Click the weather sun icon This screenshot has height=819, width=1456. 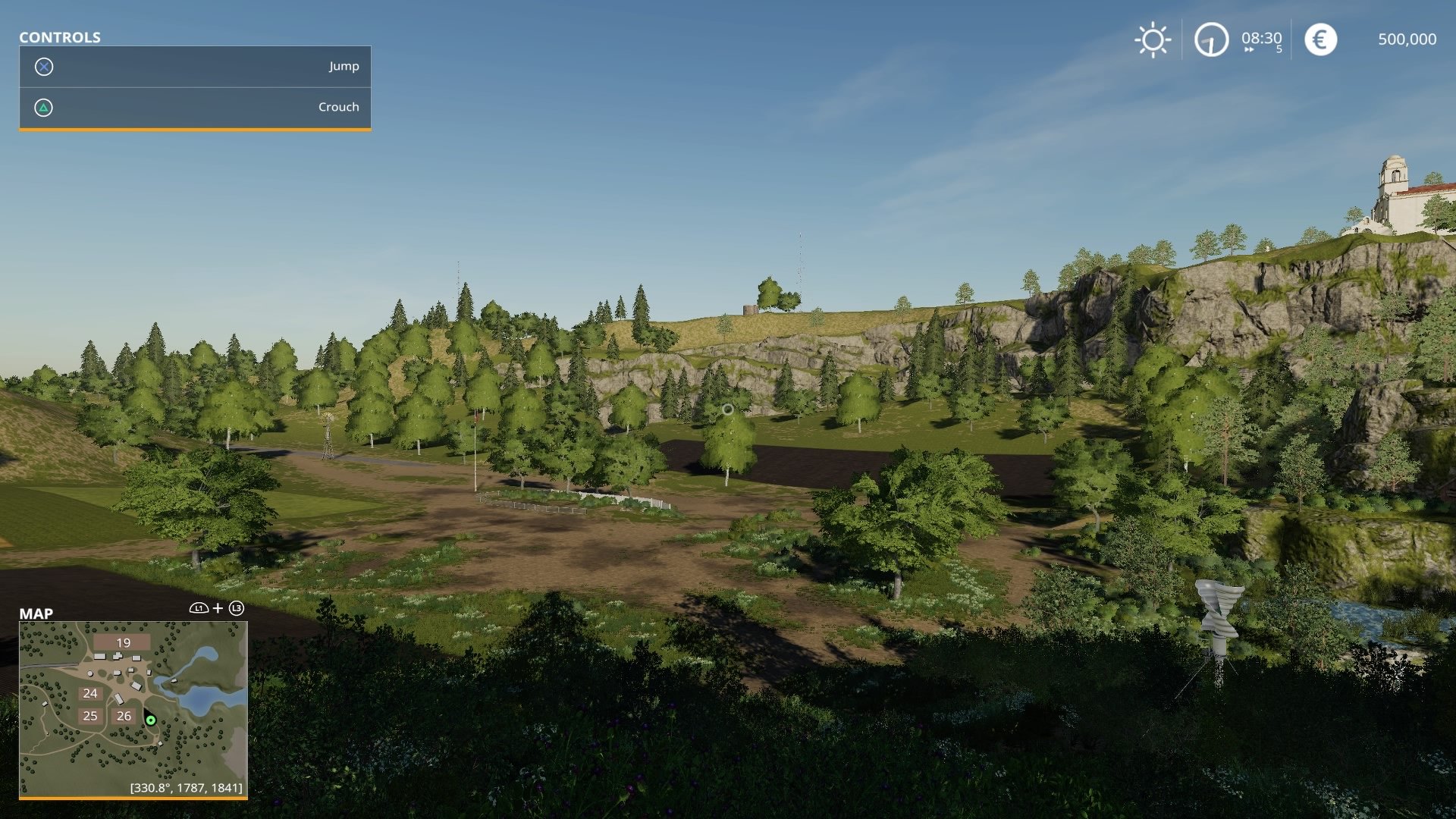point(1152,40)
